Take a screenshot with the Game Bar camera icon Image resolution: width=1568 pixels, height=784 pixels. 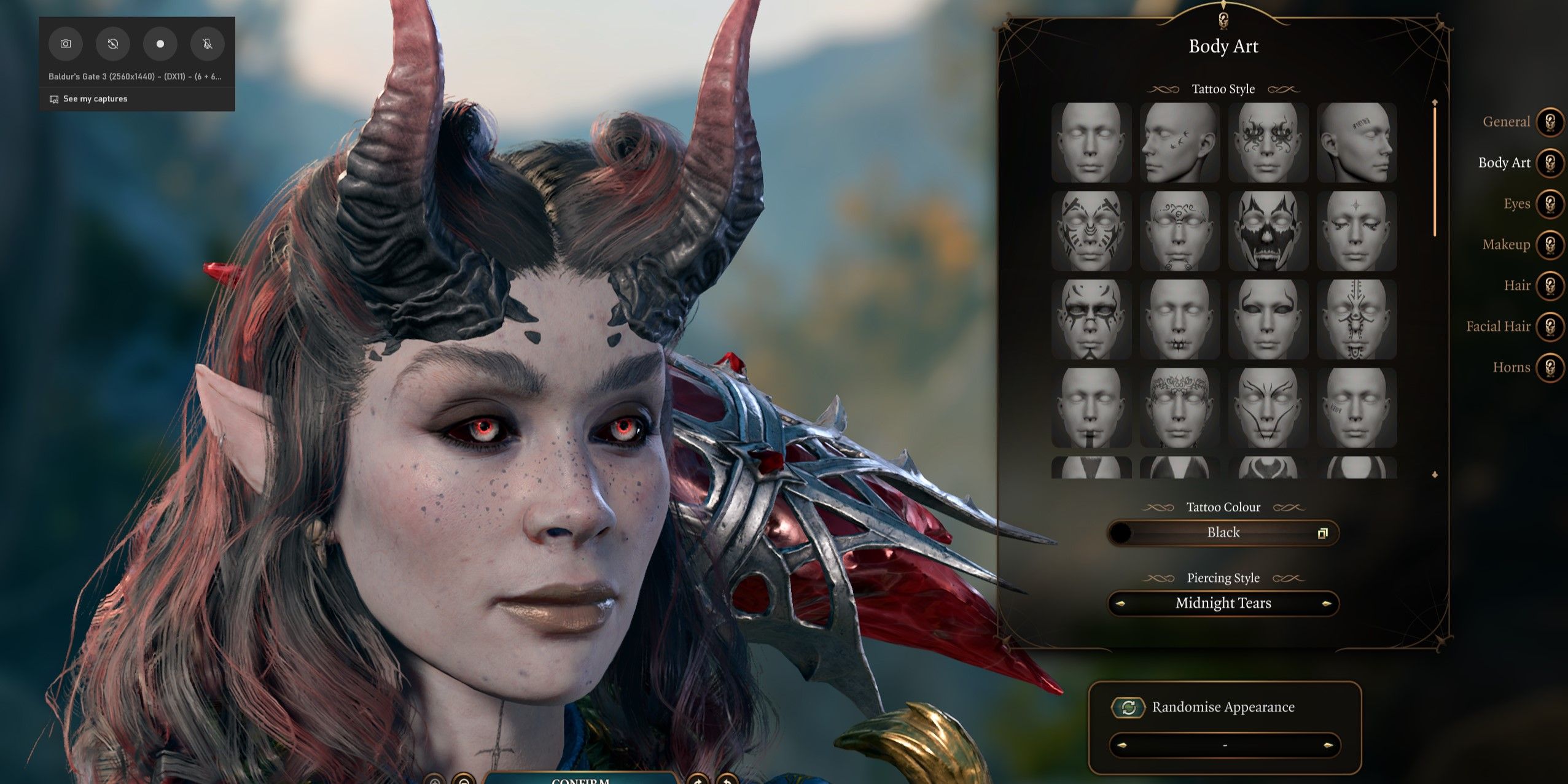[66, 44]
